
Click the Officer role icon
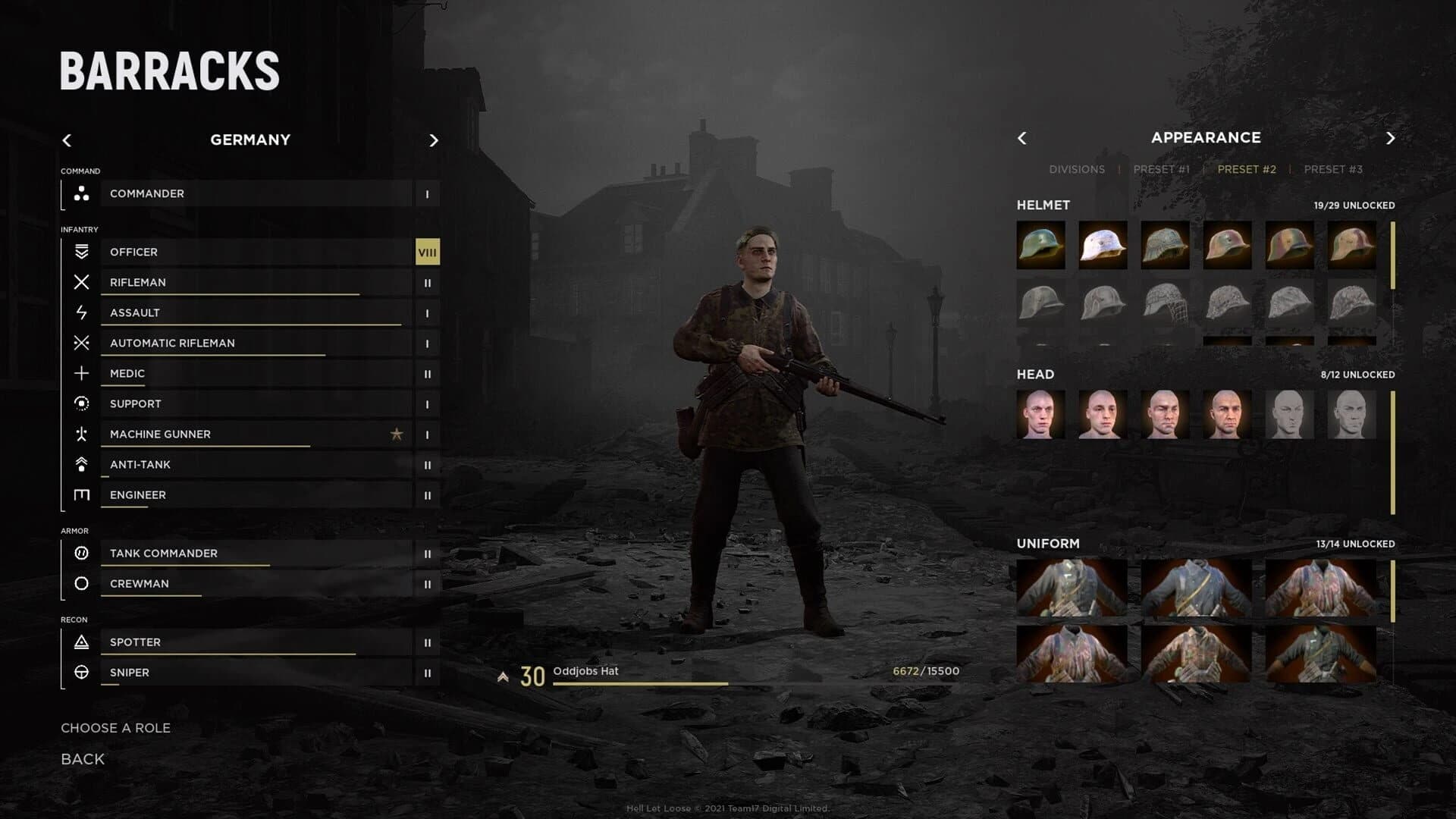point(82,252)
